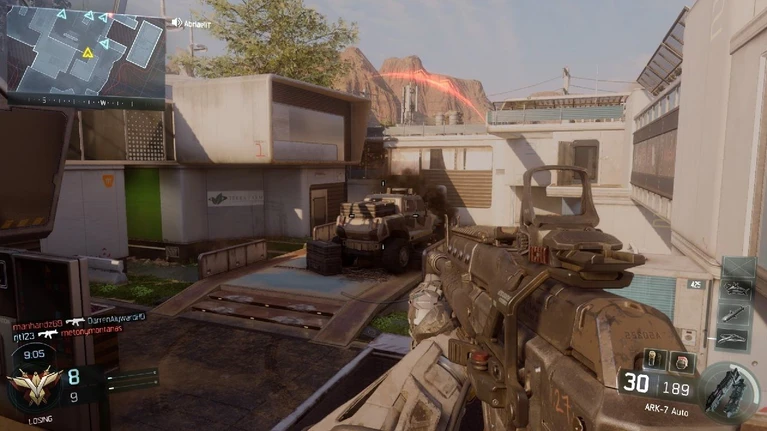Image resolution: width=767 pixels, height=431 pixels.
Task: Select the team faction emblem badge
Action: click(x=33, y=385)
